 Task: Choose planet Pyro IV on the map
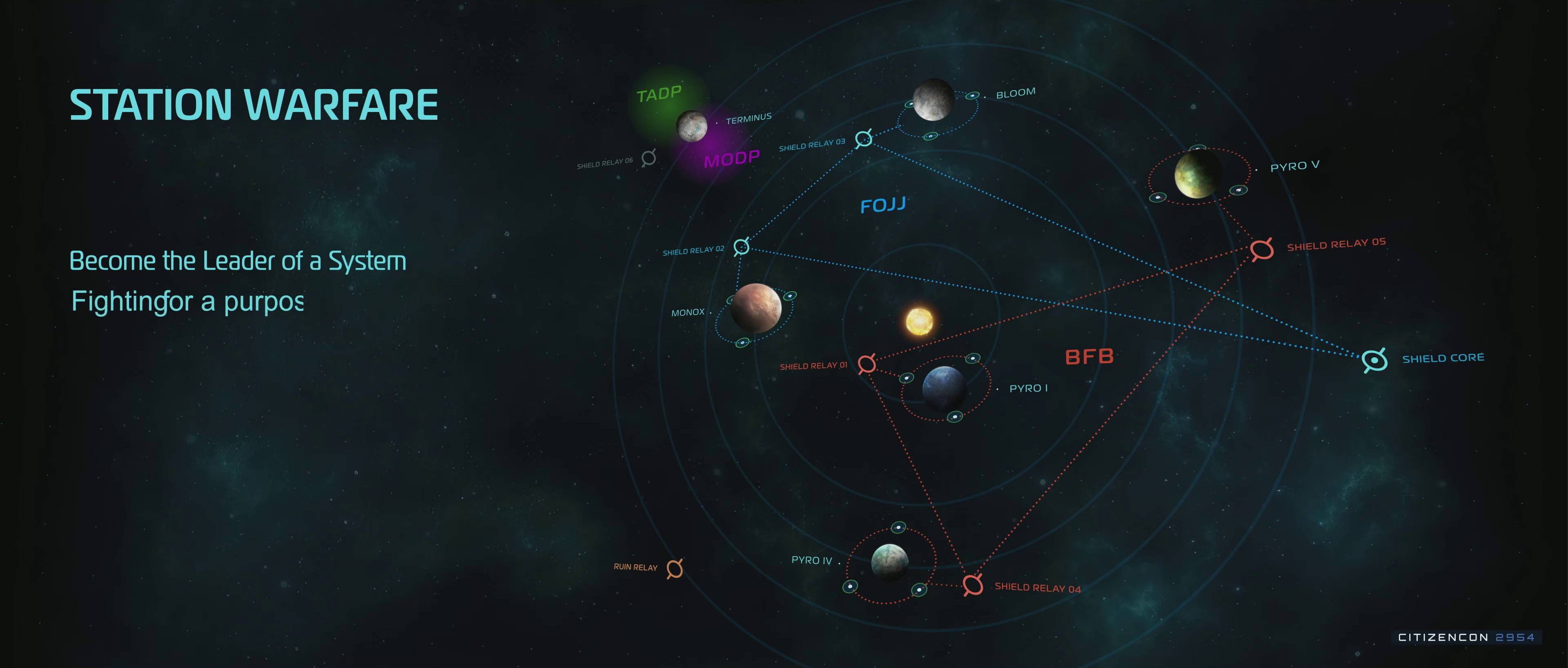point(889,562)
